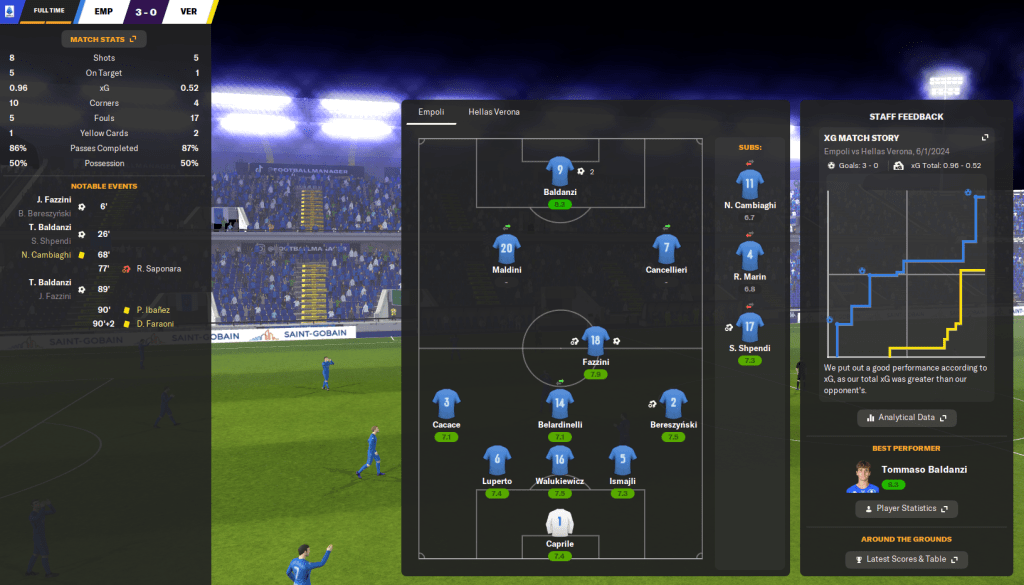This screenshot has width=1024, height=585.
Task: Select substitute S. Shpendi
Action: 750,326
